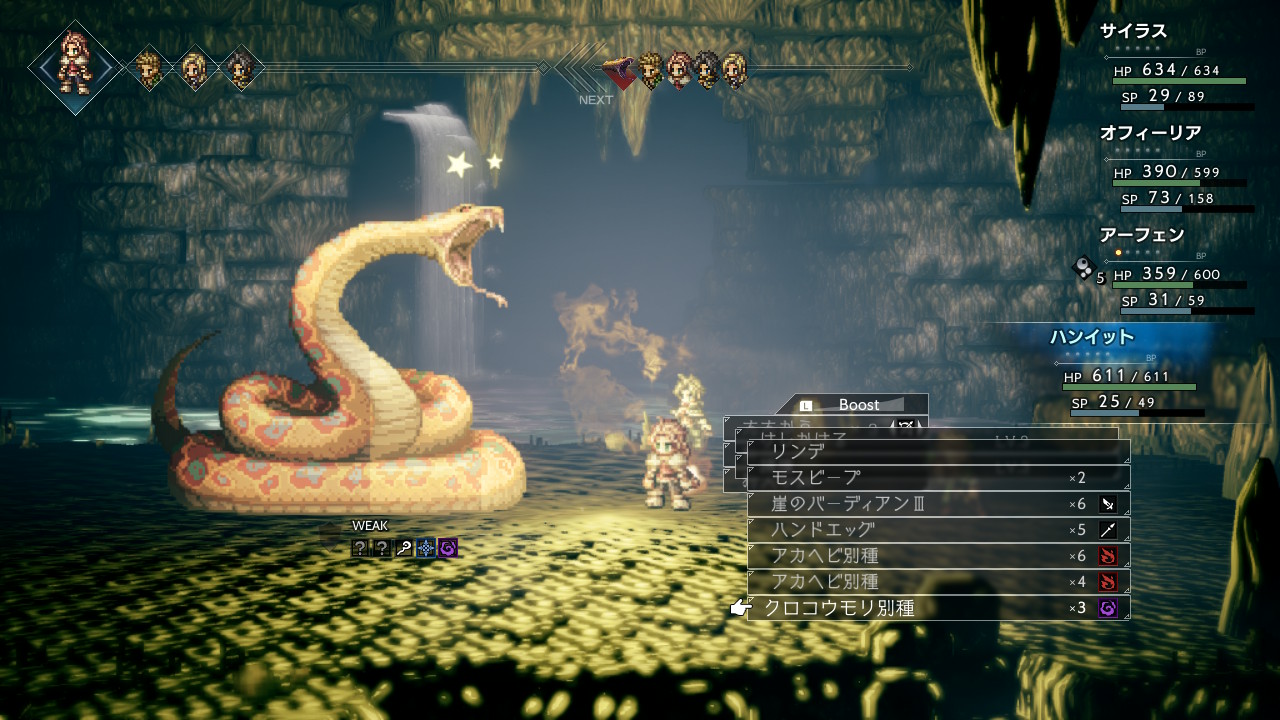Choose the highlighted クロコウモリ別種 entry
The image size is (1280, 720).
(938, 608)
